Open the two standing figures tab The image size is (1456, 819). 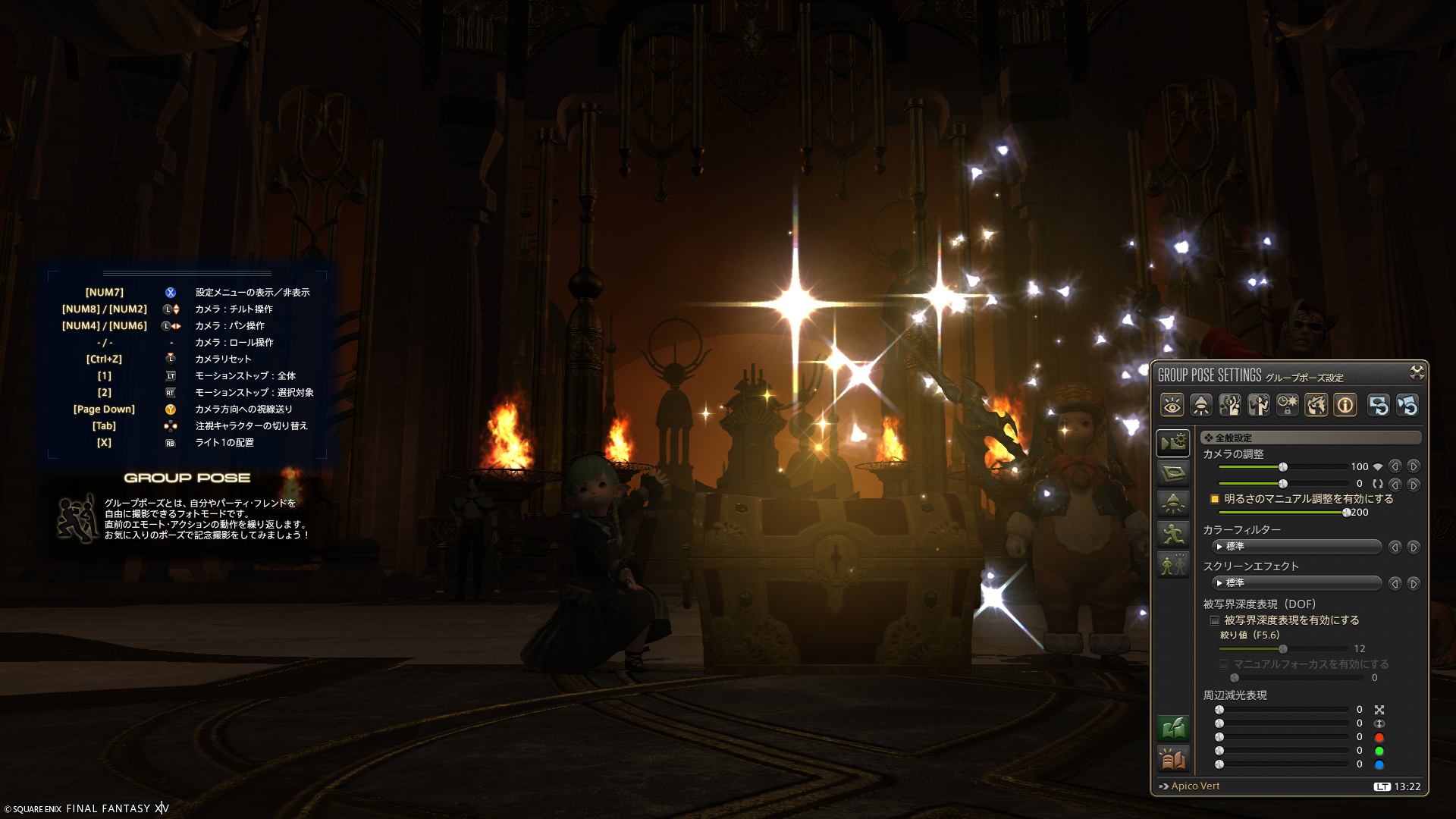coord(1172,564)
